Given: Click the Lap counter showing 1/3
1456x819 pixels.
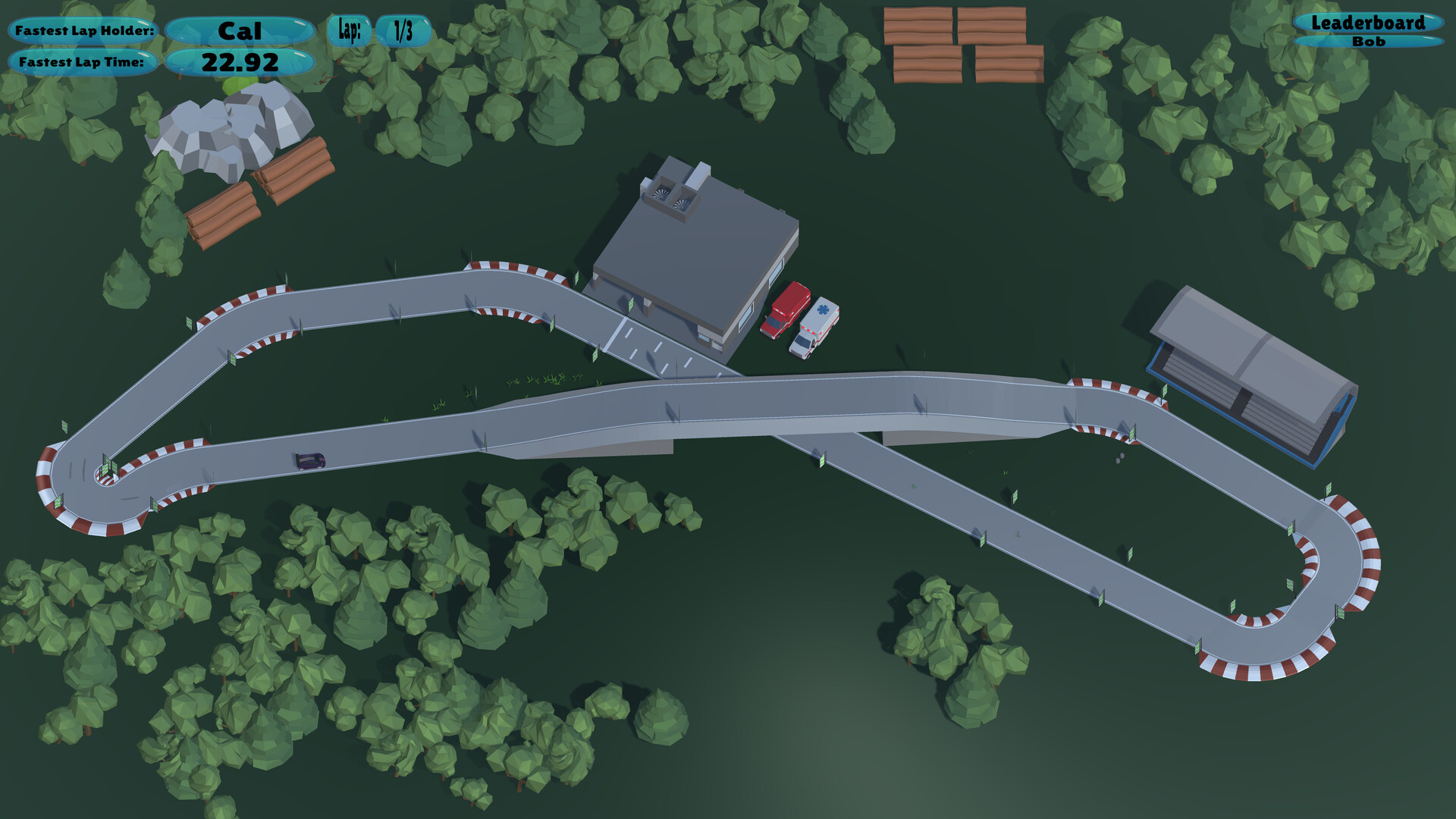Looking at the screenshot, I should (x=403, y=31).
